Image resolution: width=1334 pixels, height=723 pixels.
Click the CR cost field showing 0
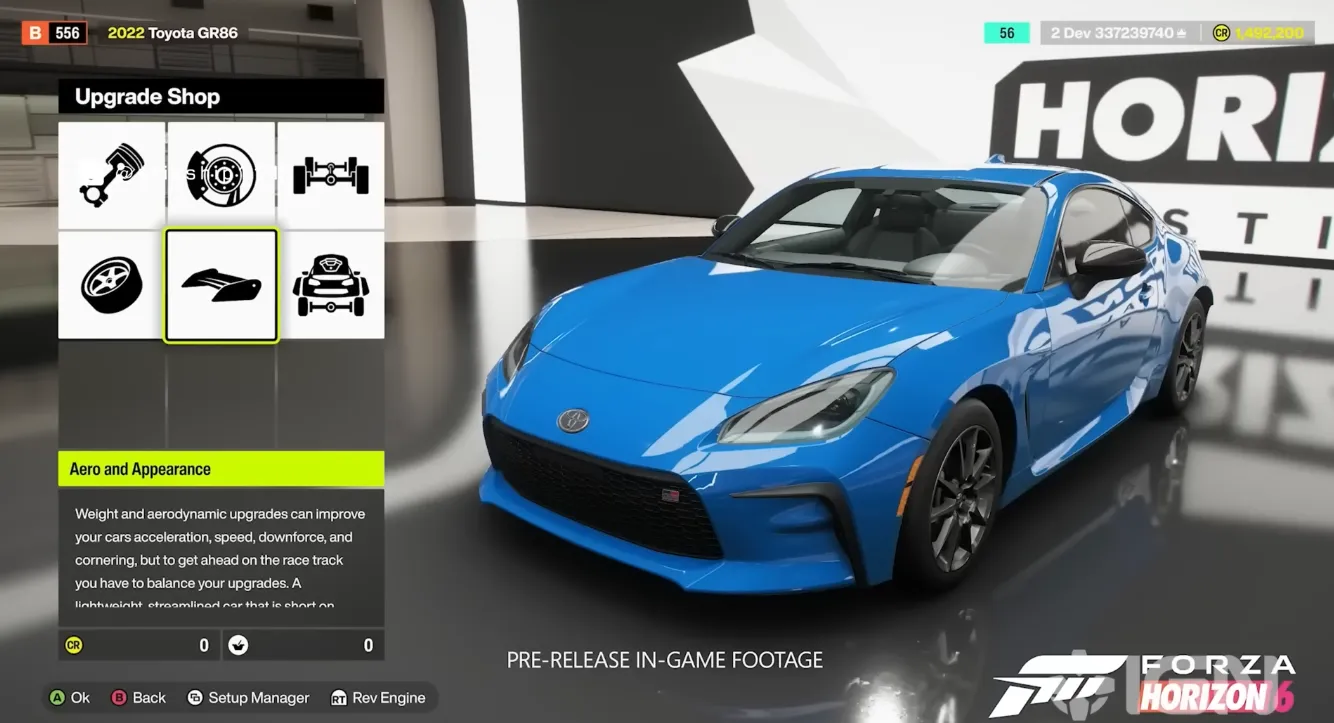click(139, 644)
